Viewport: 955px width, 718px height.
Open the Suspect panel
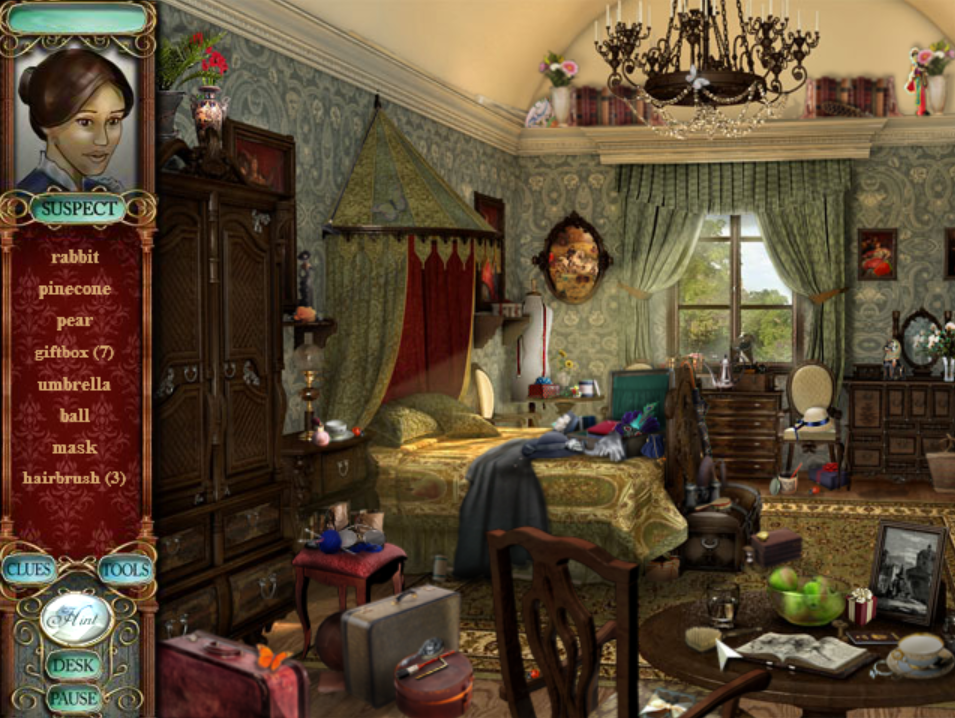click(77, 209)
